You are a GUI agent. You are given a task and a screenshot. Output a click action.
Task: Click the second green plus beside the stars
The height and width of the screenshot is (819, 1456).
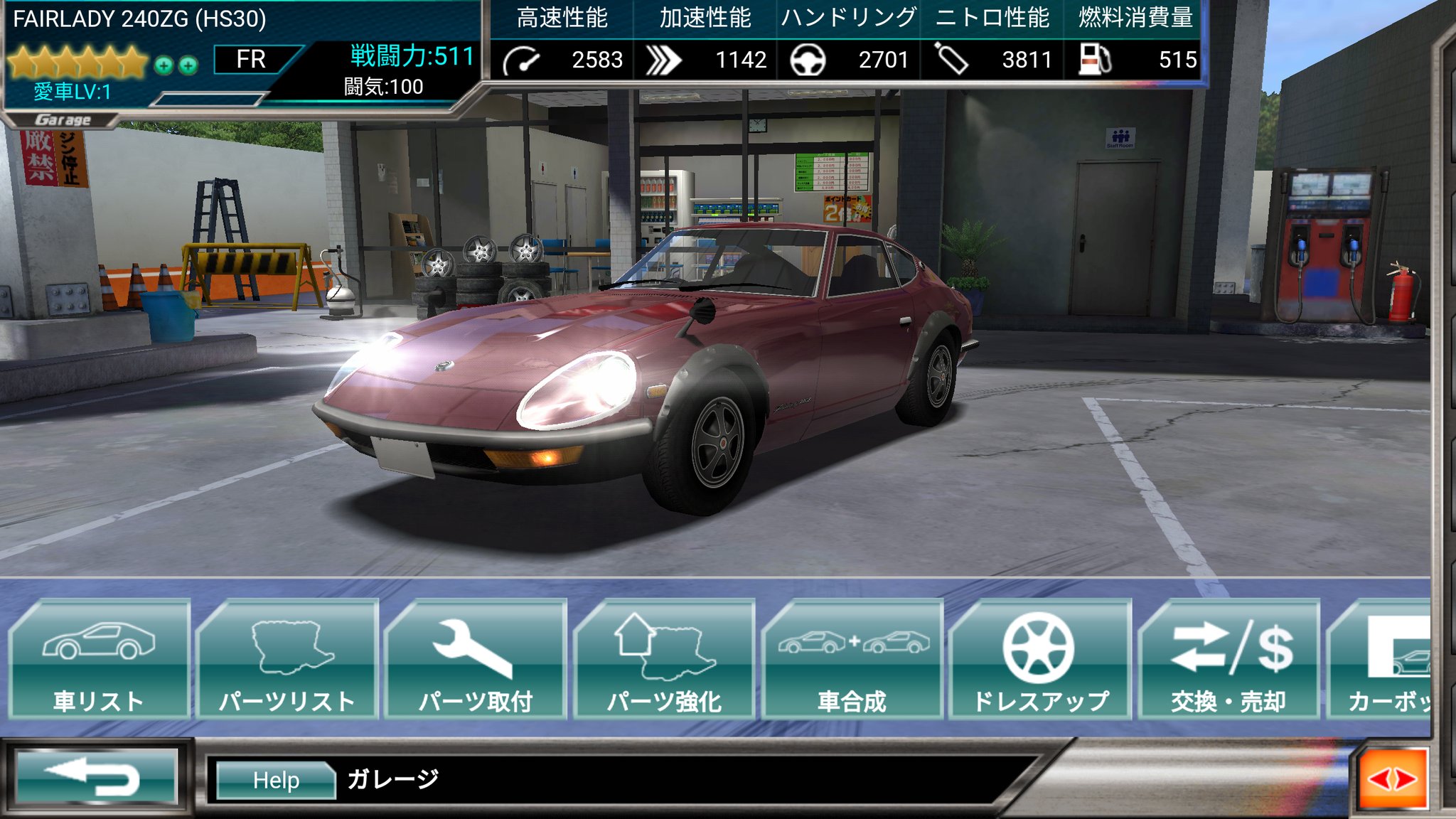pos(187,63)
